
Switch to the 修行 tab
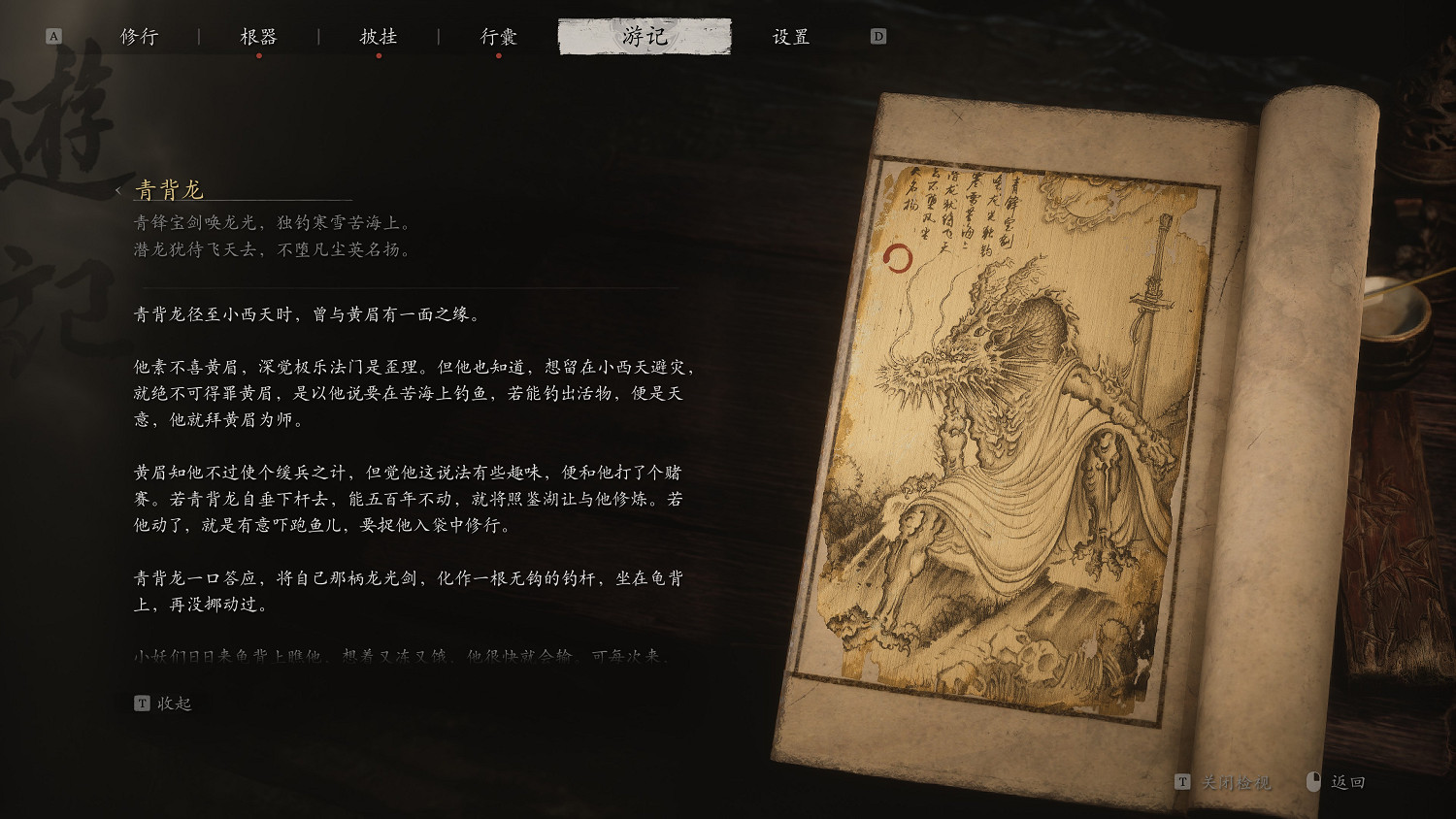141,35
